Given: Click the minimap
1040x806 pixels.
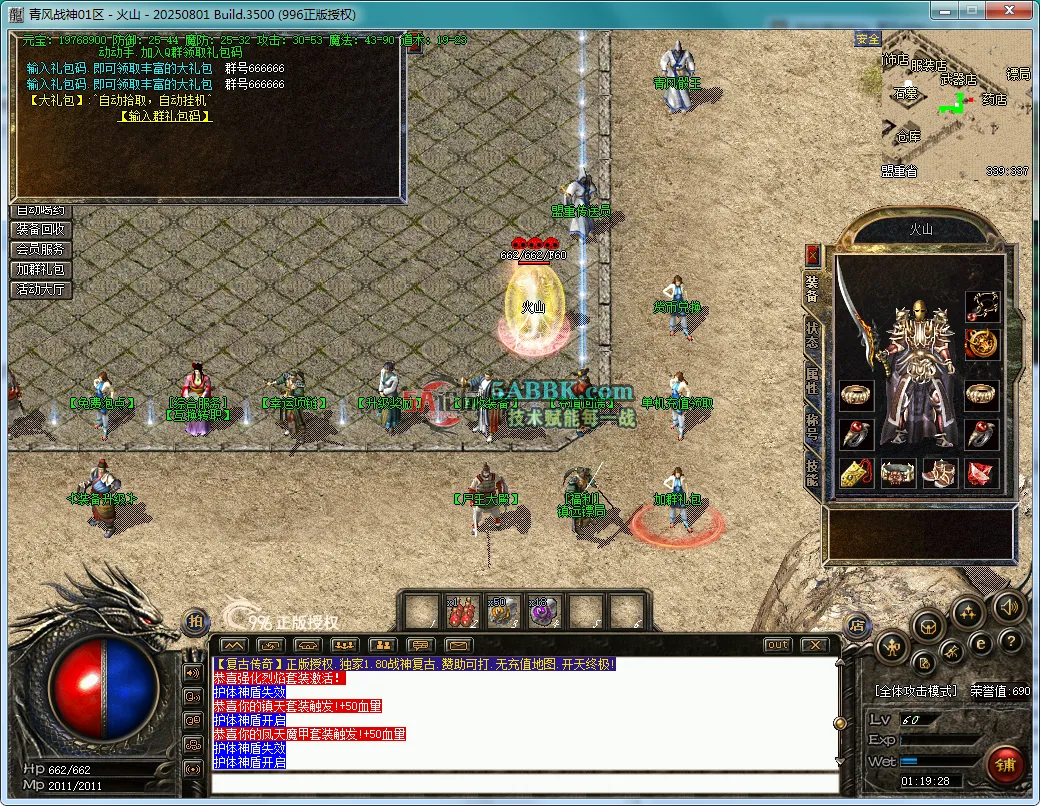Looking at the screenshot, I should coord(955,105).
